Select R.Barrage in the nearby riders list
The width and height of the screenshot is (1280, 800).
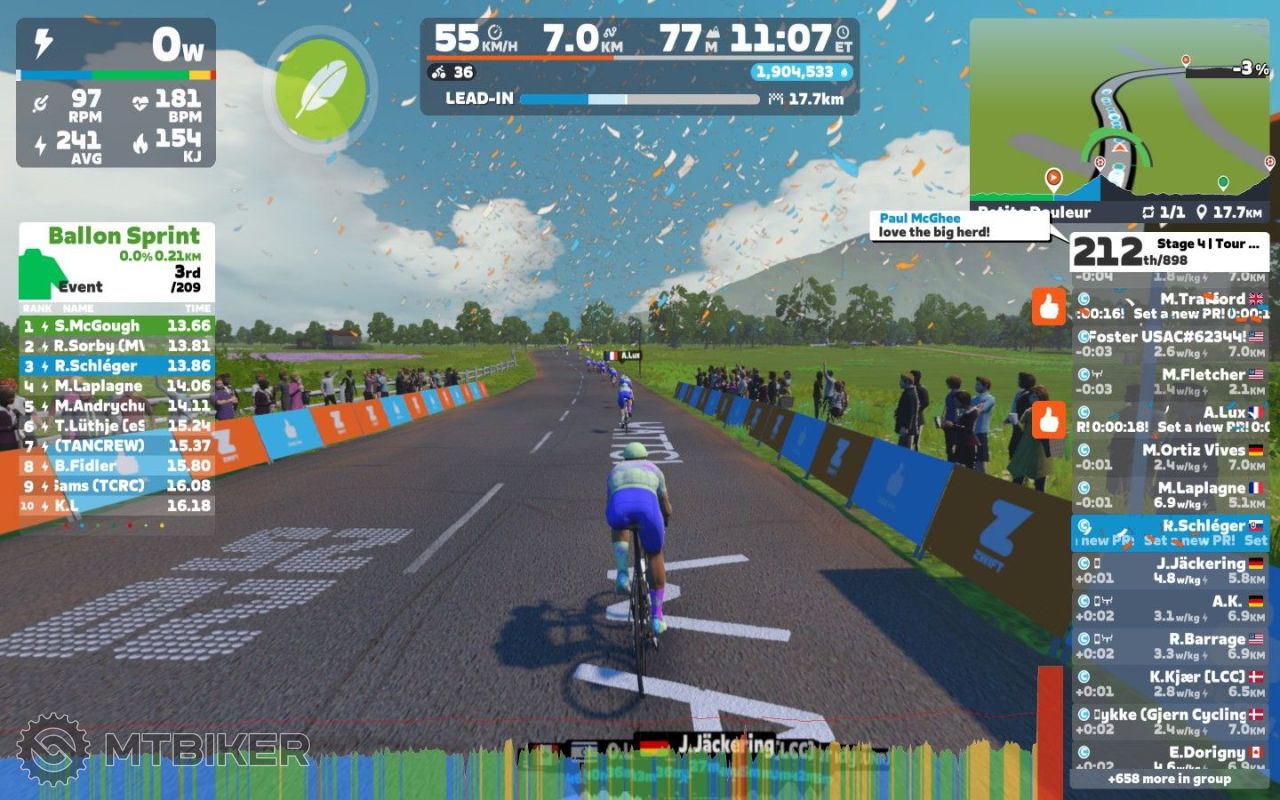pos(1169,646)
